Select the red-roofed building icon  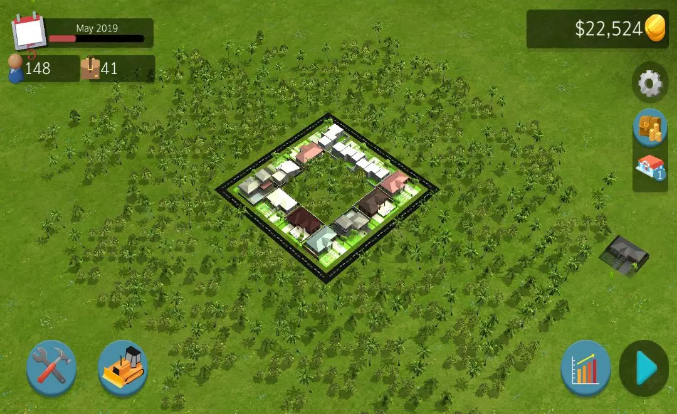[650, 167]
